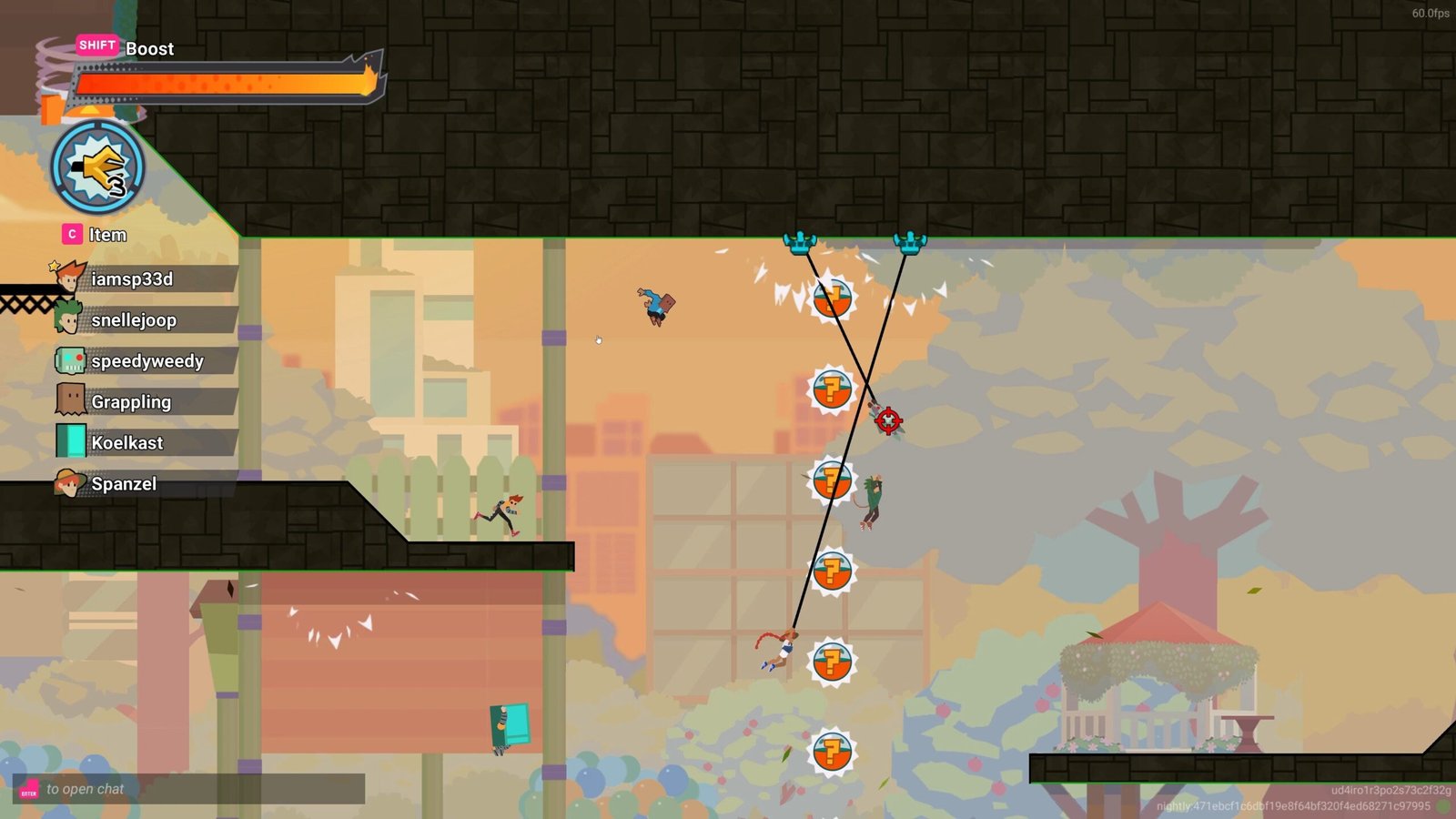Open the chat input box
Screen dimensions: 1456x819
(x=189, y=789)
